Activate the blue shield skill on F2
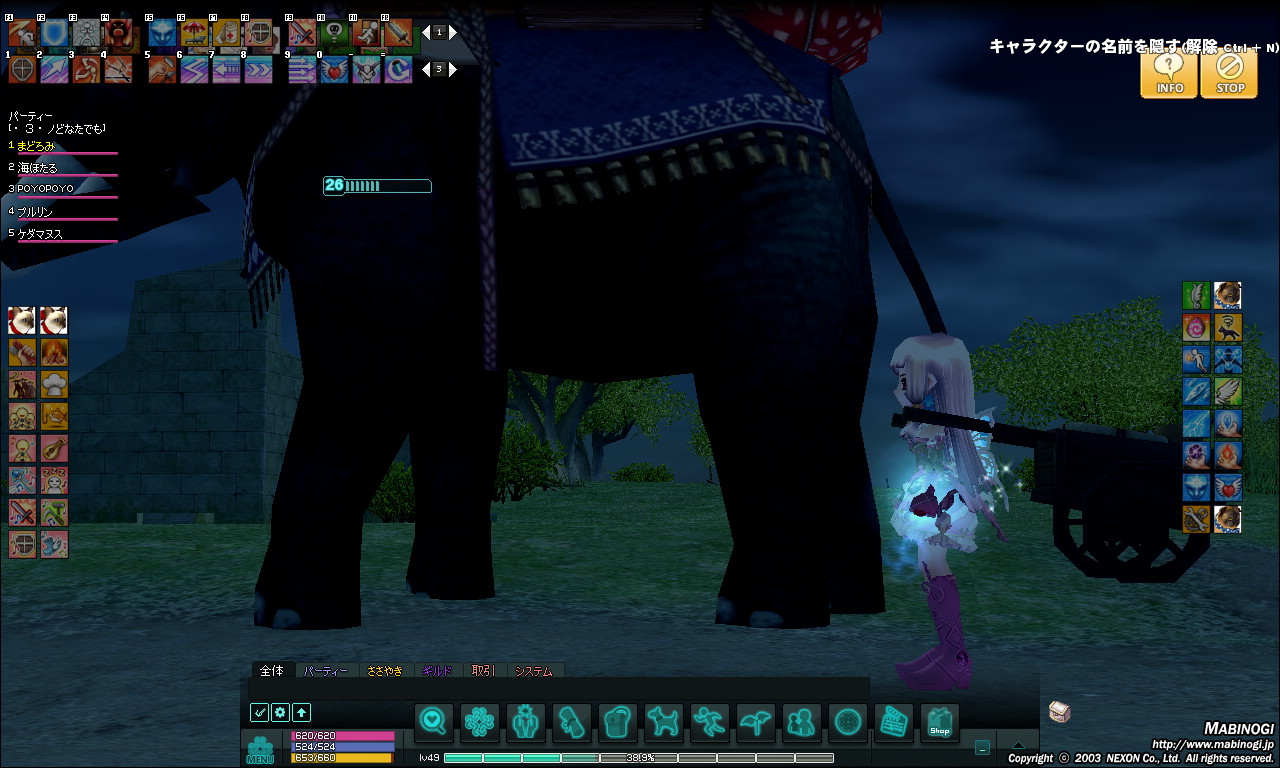Screen dimensions: 1280x768 [x=54, y=34]
